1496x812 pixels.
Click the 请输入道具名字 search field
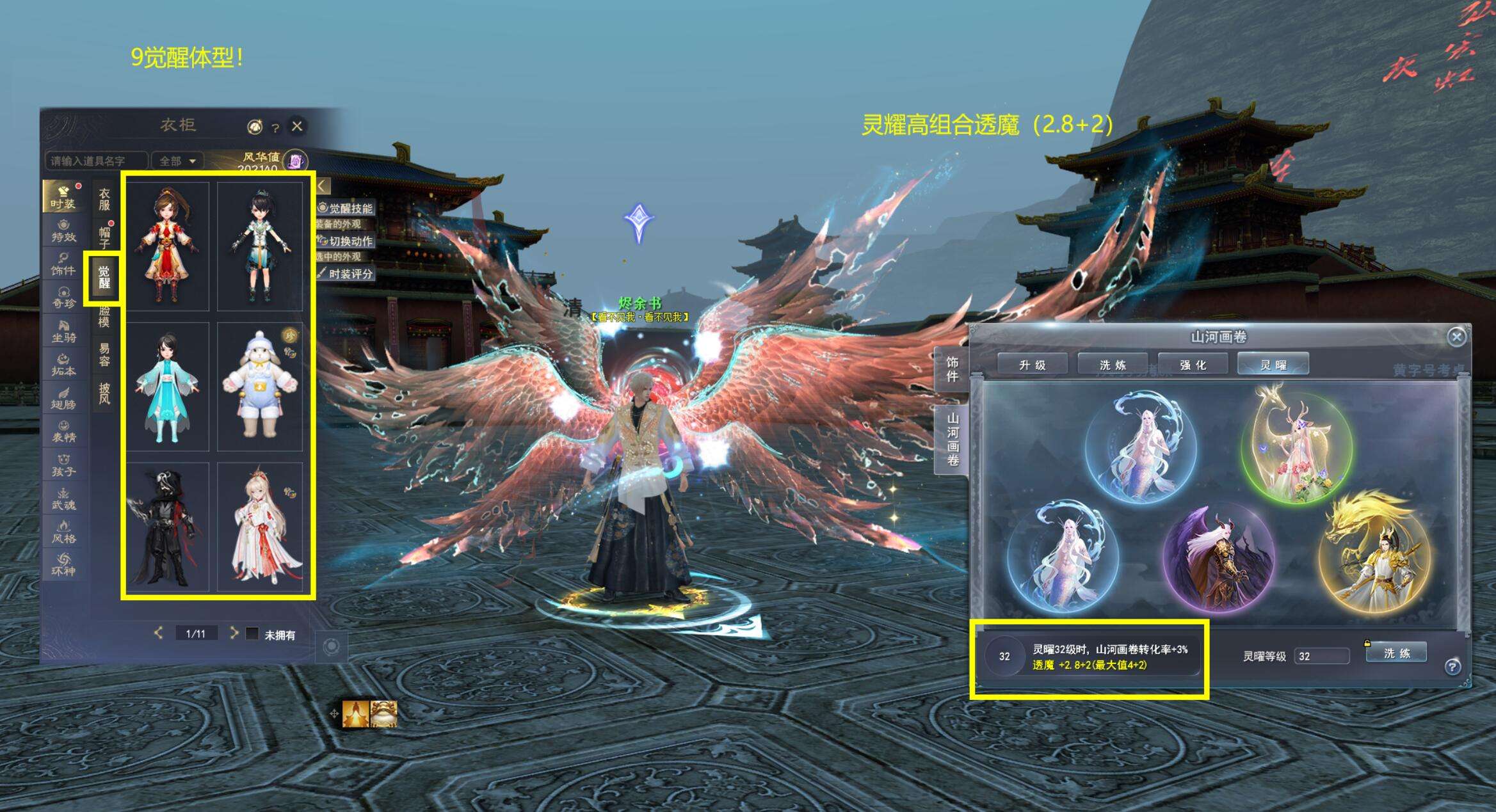(95, 161)
